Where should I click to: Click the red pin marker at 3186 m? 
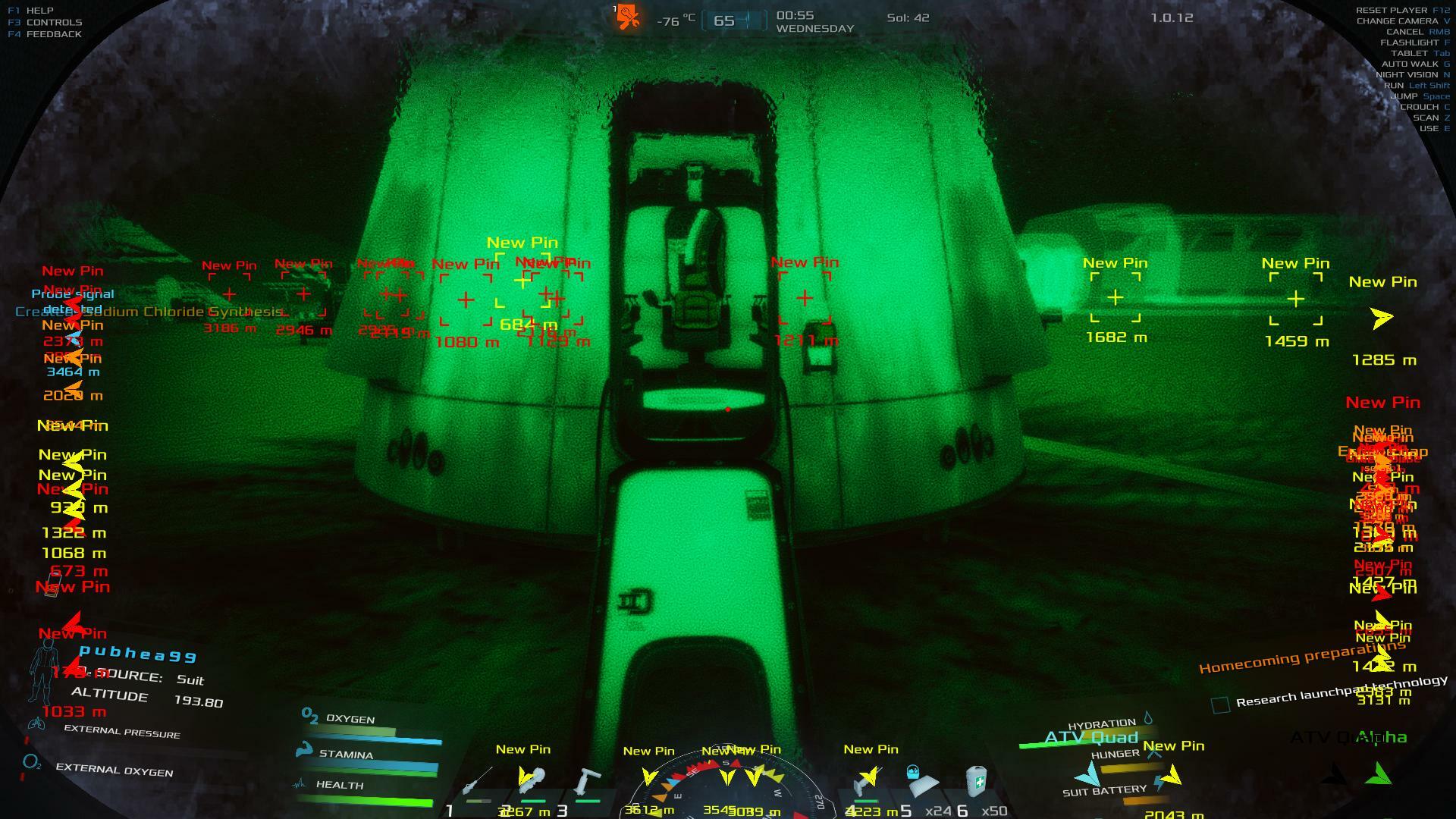coord(229,293)
